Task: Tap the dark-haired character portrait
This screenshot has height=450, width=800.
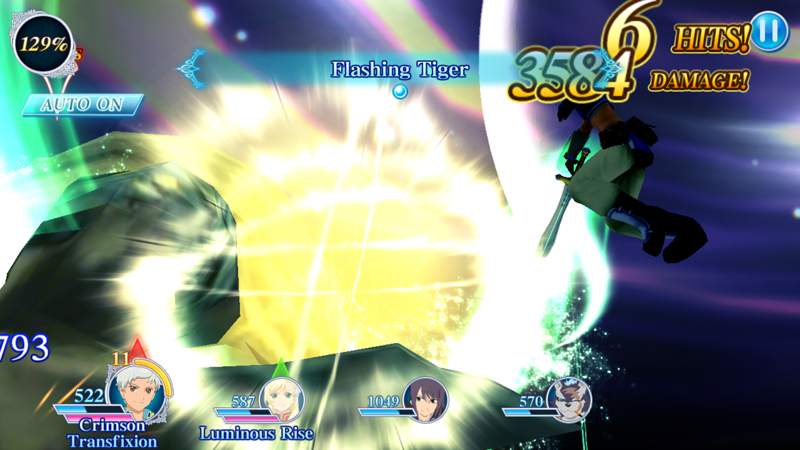Action: point(424,400)
